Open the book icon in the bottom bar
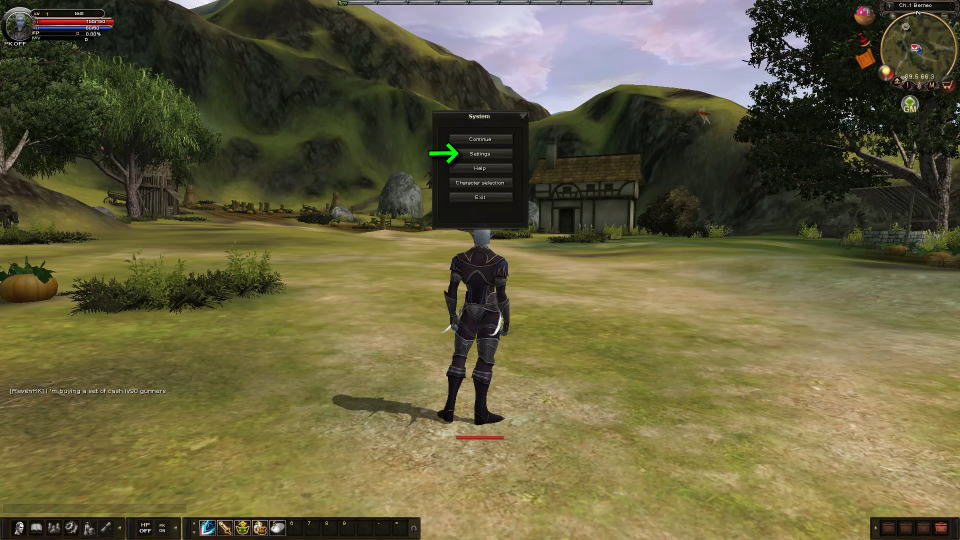The height and width of the screenshot is (540, 960). coord(36,527)
